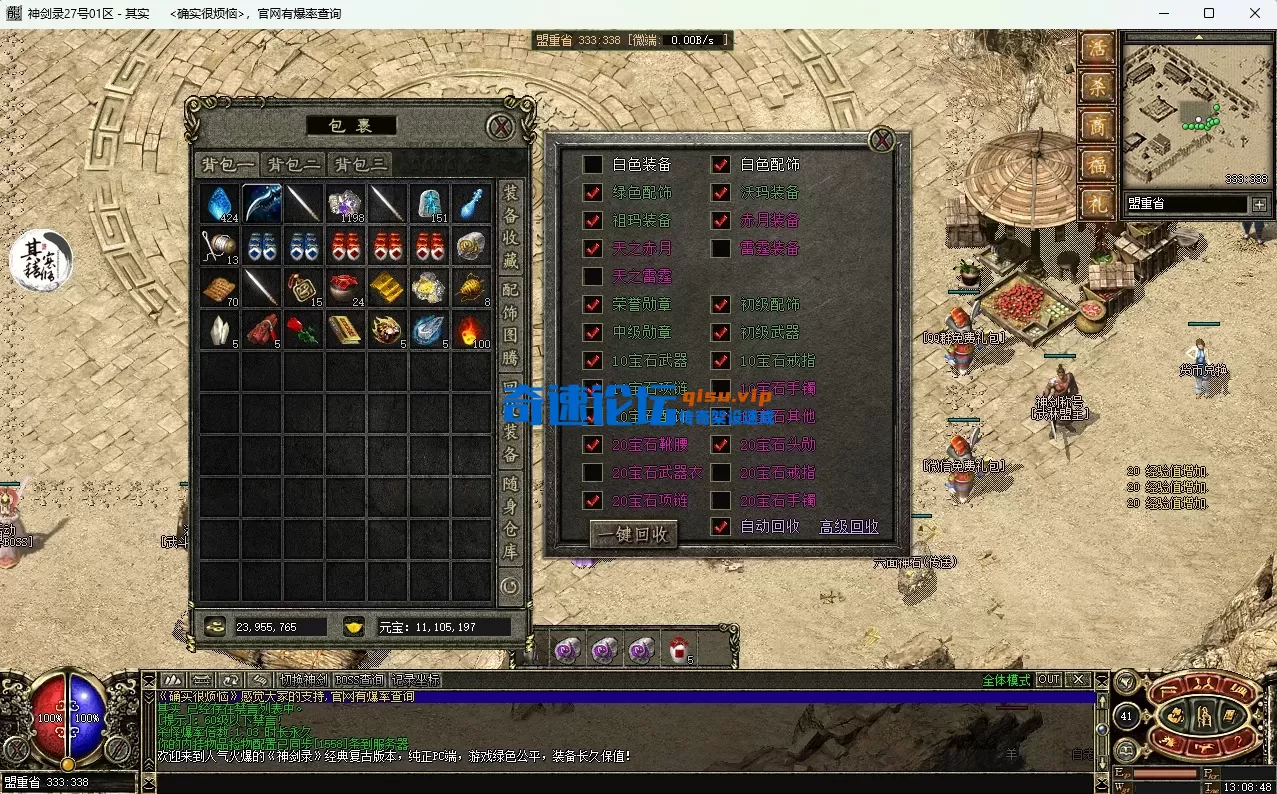Toggle the 自动回收 auto-recycle checkbox
This screenshot has width=1277, height=794.
point(721,526)
